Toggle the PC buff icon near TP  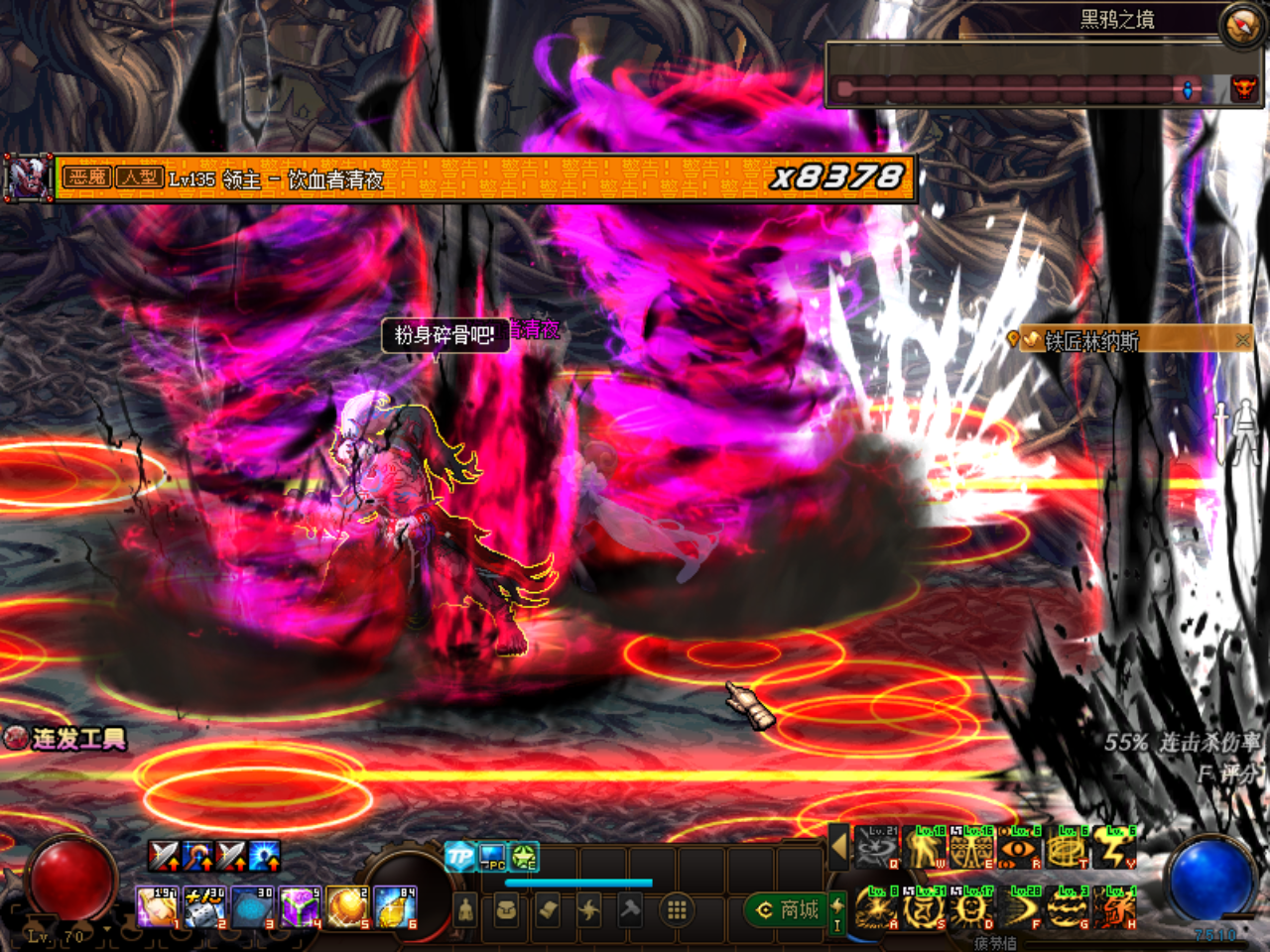(491, 859)
